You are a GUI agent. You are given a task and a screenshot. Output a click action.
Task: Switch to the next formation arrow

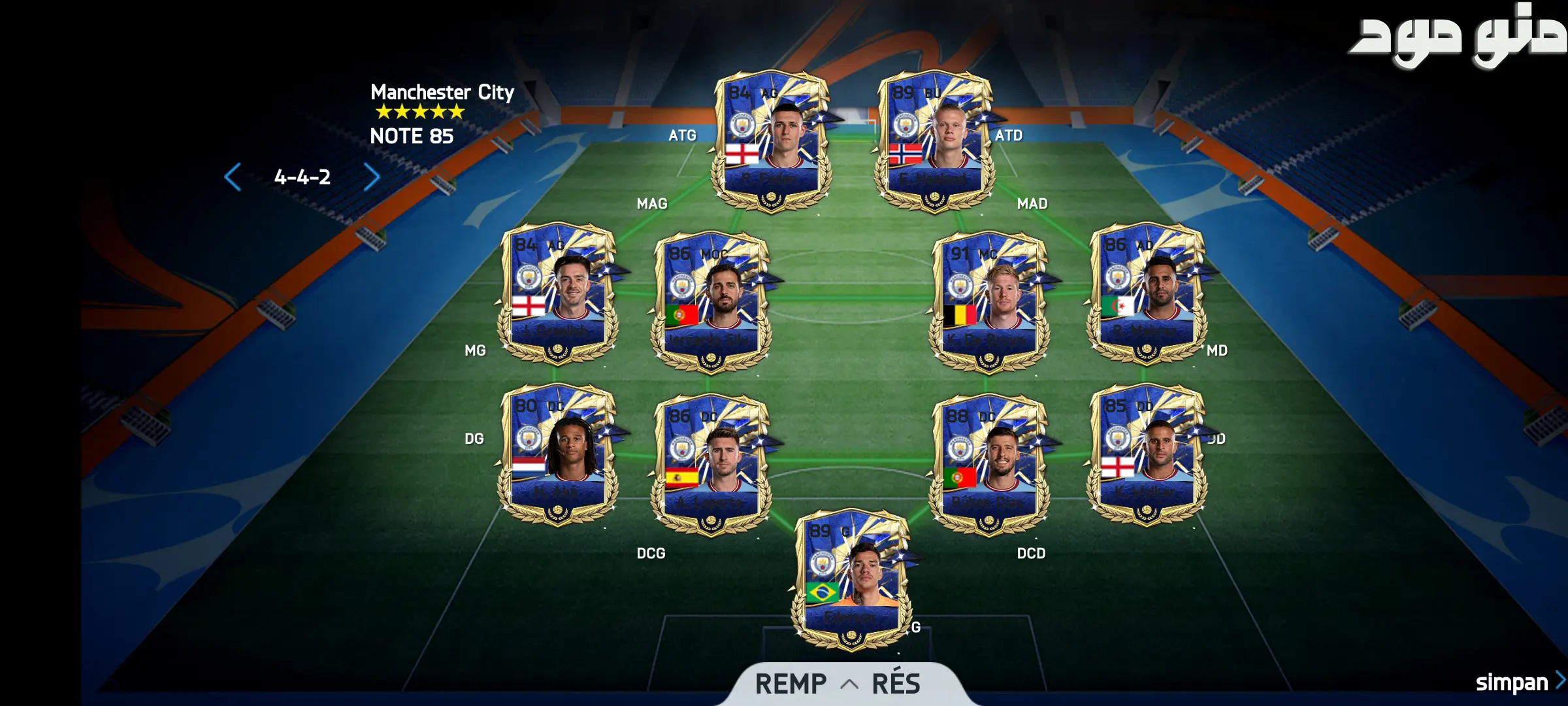tap(371, 177)
